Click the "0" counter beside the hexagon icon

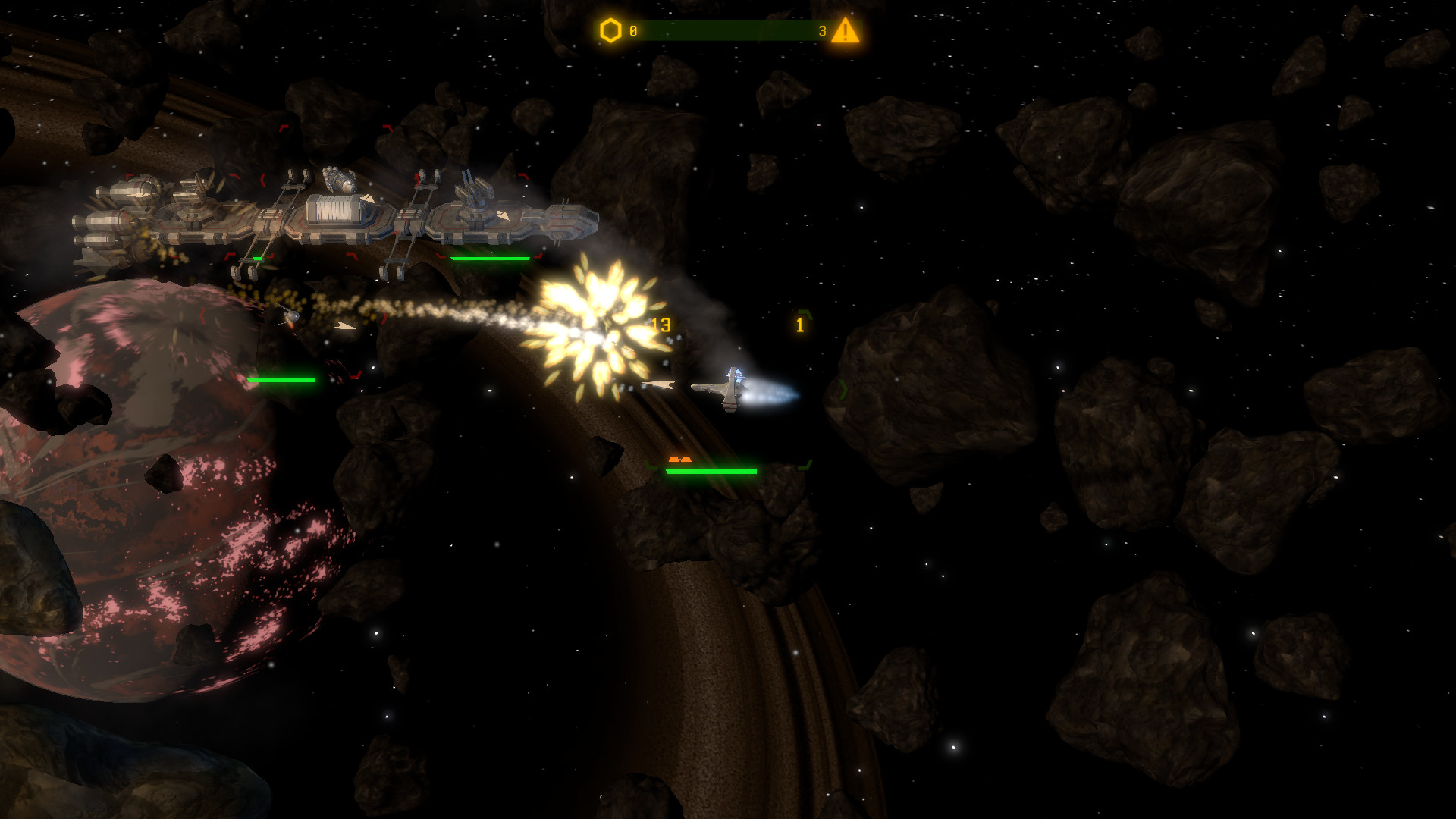tap(633, 30)
